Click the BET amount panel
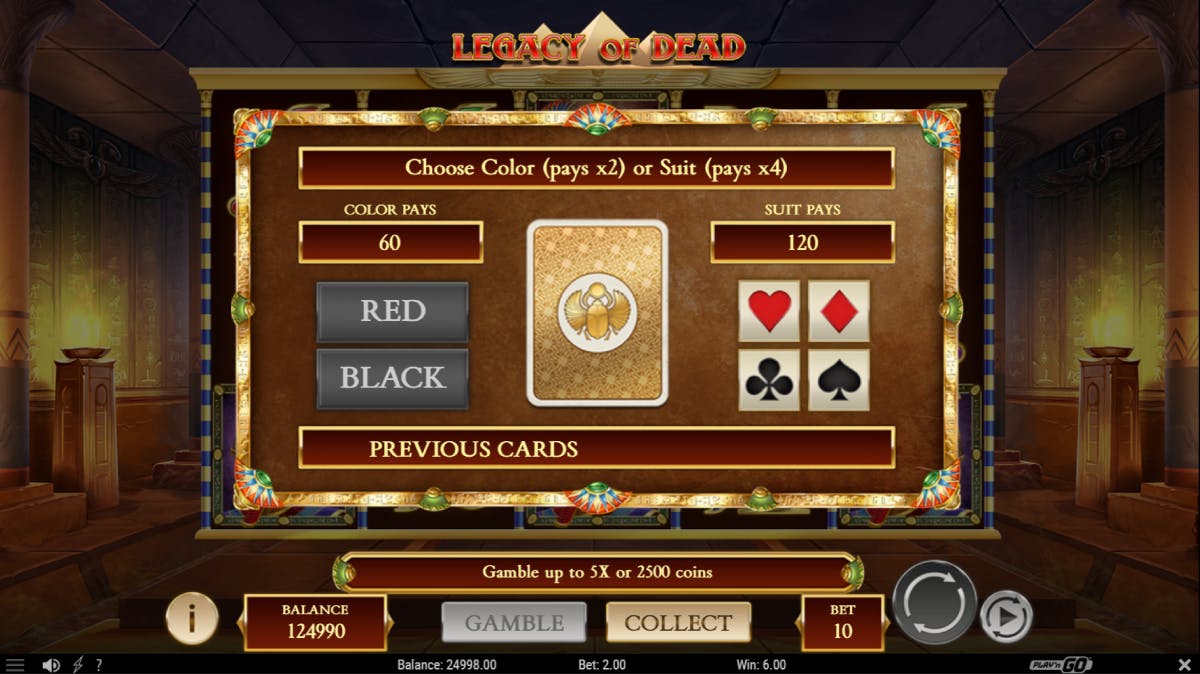1200x674 pixels. (x=842, y=622)
